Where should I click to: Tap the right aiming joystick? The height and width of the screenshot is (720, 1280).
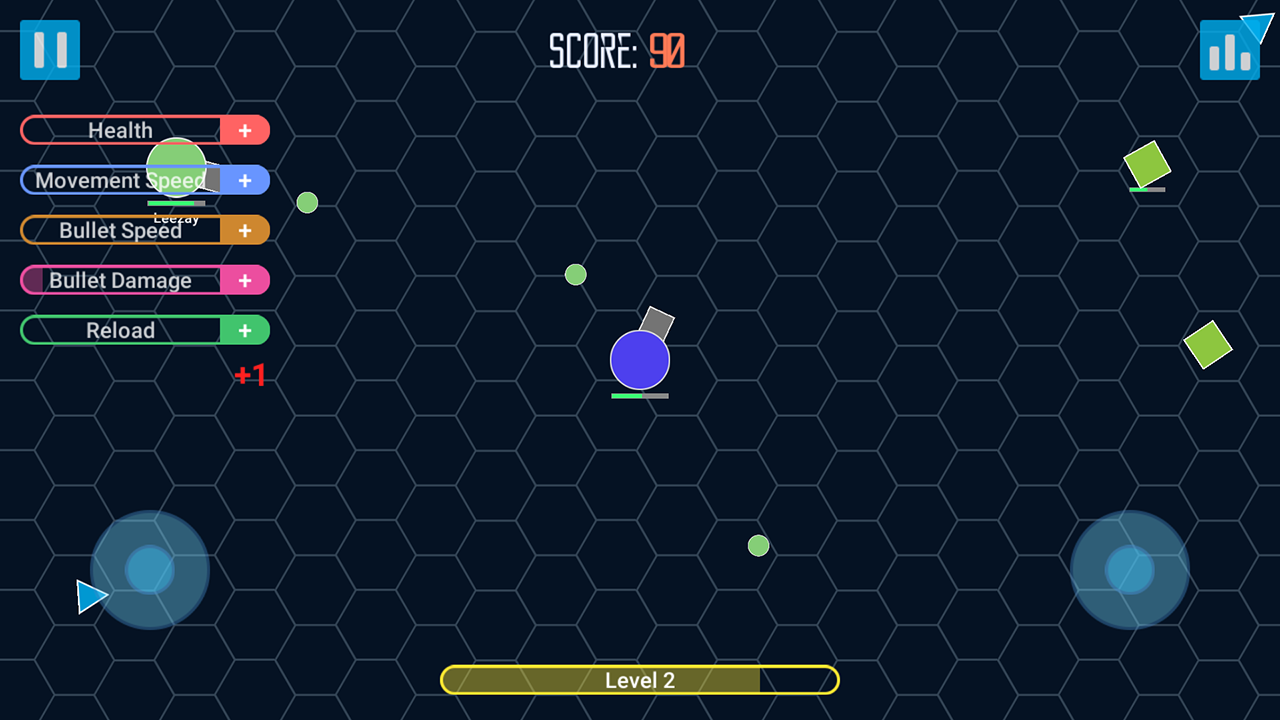(1129, 569)
